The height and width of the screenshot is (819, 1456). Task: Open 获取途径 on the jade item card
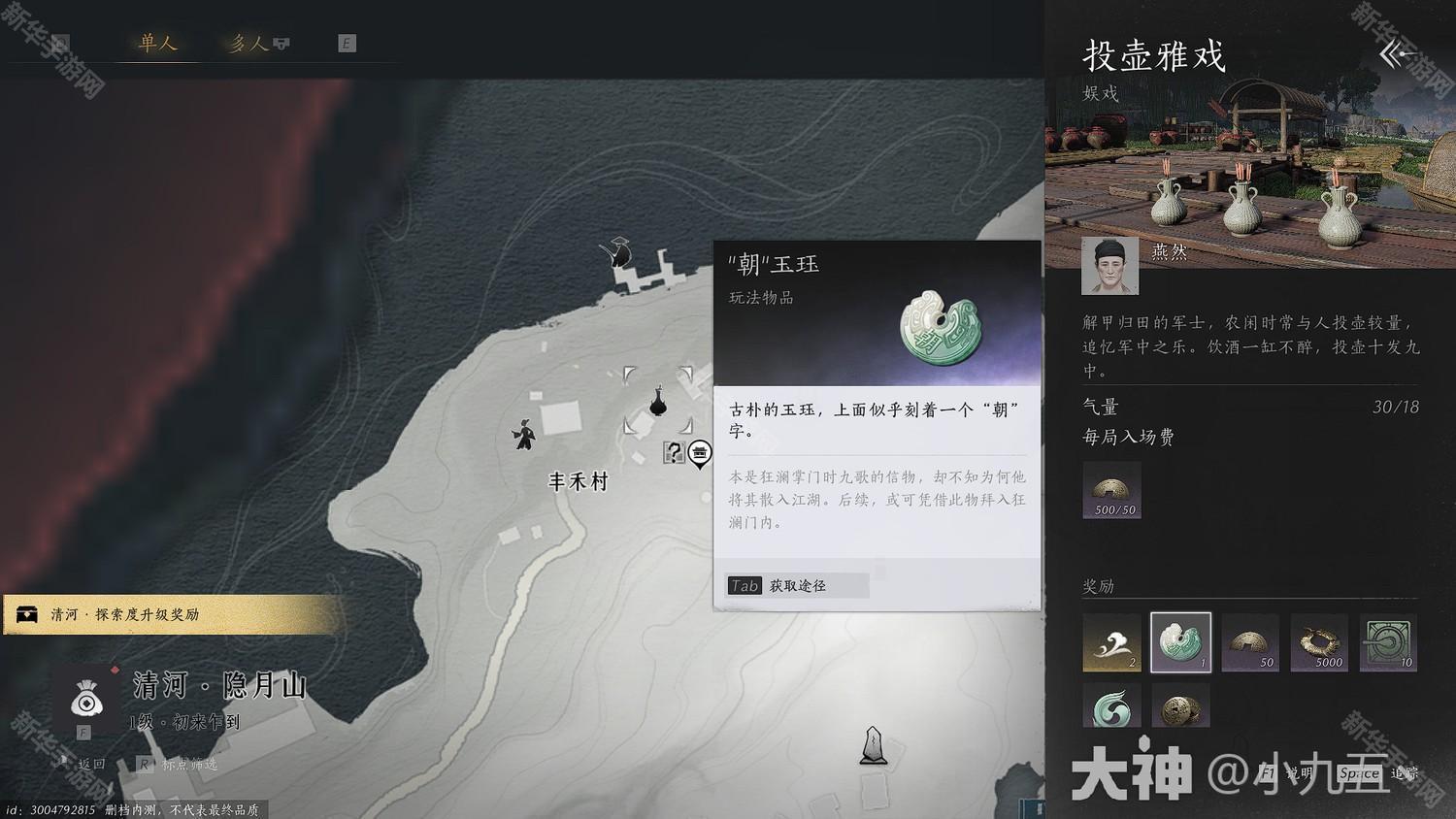(x=796, y=585)
